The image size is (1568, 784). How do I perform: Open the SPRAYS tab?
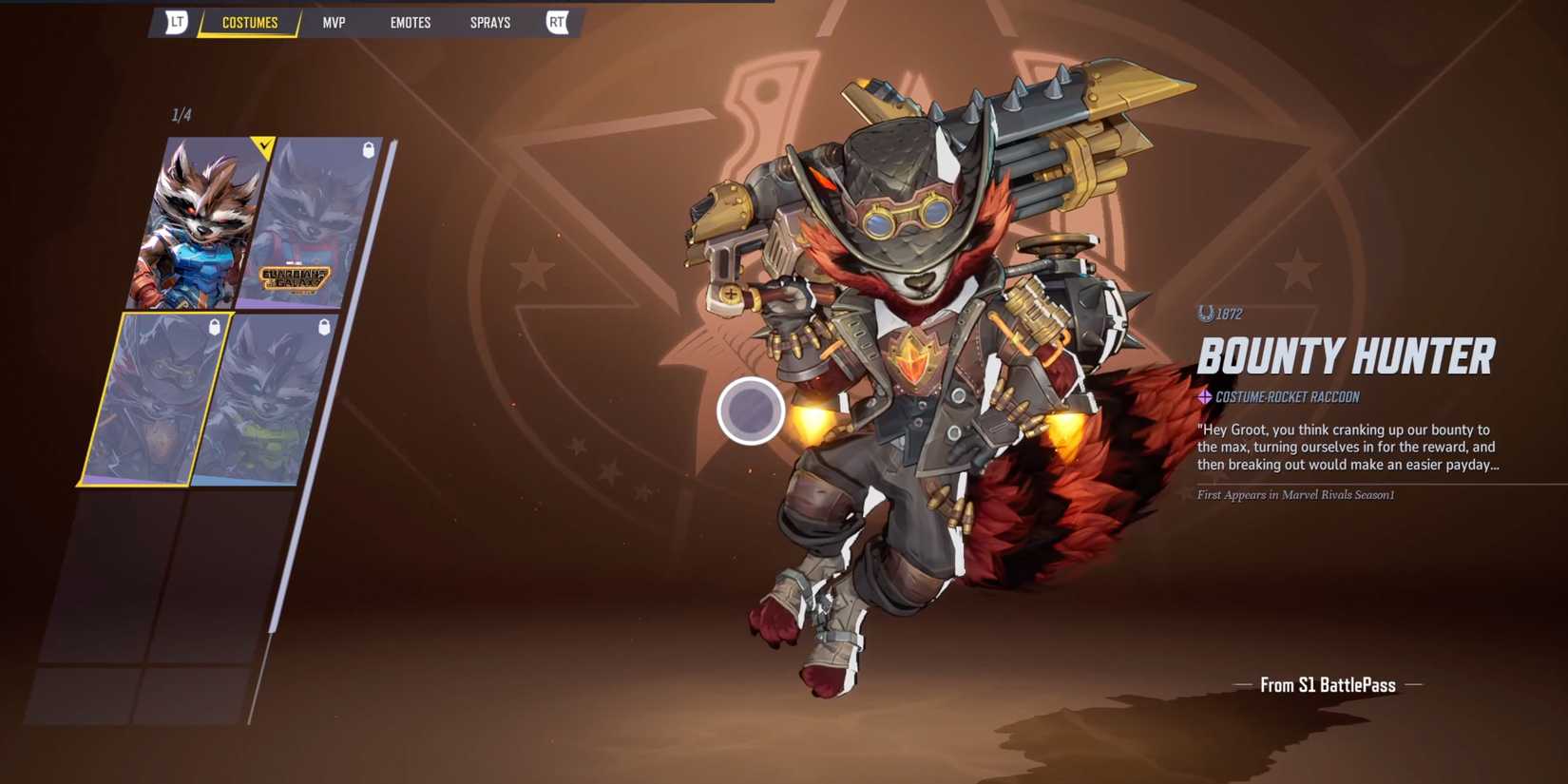click(x=489, y=22)
